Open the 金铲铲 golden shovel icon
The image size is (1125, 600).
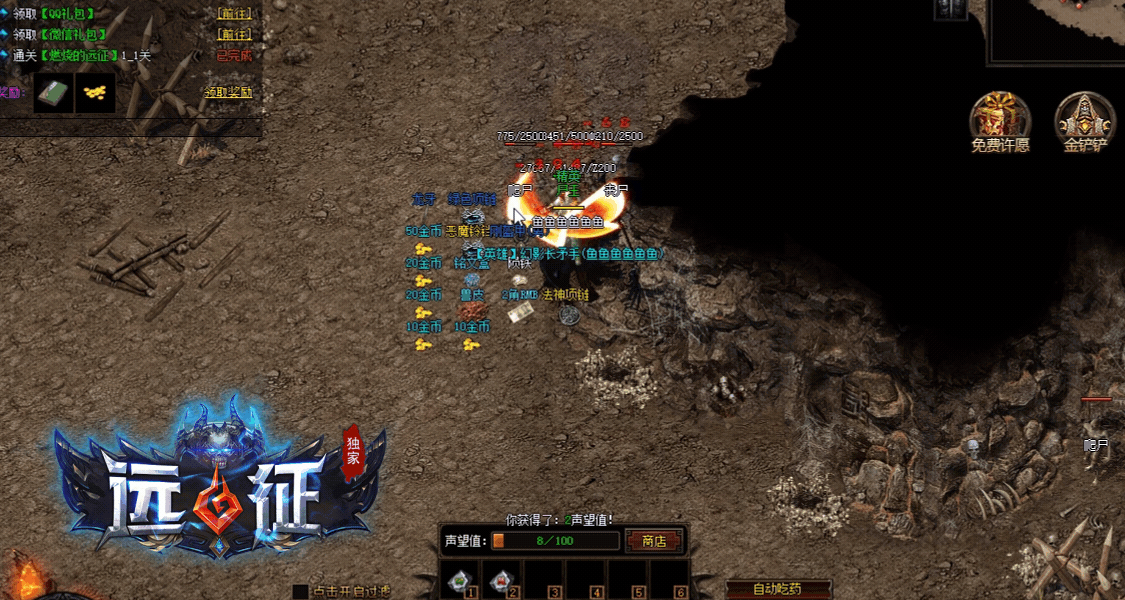point(1085,121)
